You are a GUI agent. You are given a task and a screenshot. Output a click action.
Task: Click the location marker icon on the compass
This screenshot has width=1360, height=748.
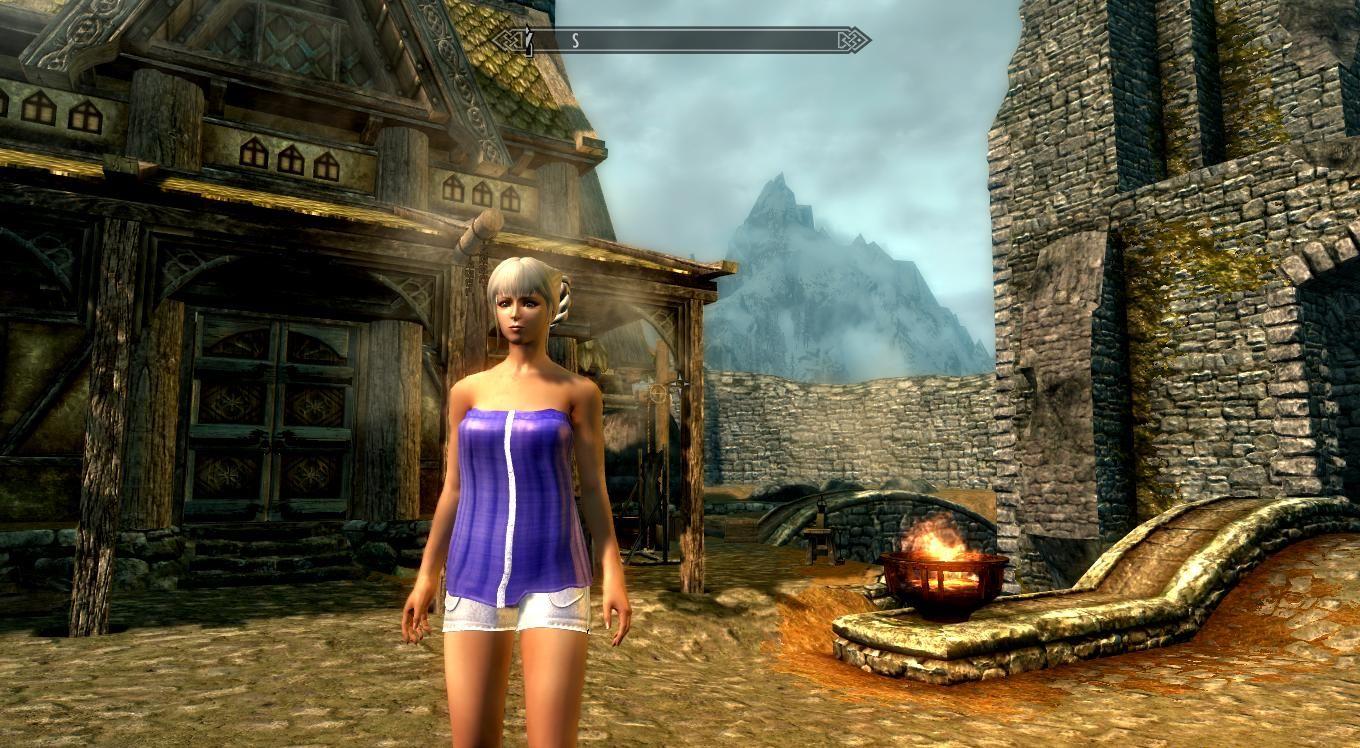(530, 41)
